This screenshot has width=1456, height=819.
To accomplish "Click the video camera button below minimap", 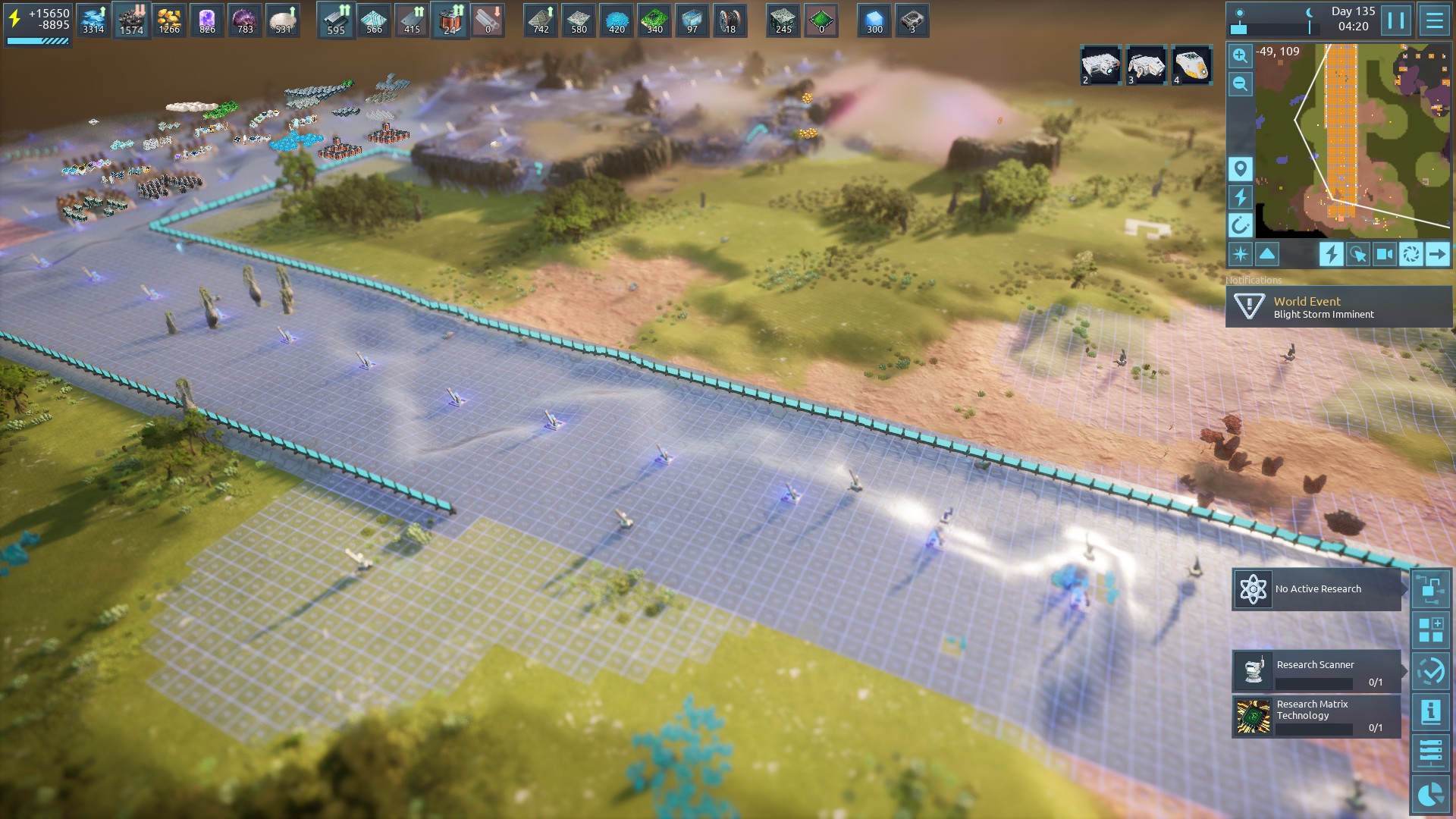I will point(1384,254).
